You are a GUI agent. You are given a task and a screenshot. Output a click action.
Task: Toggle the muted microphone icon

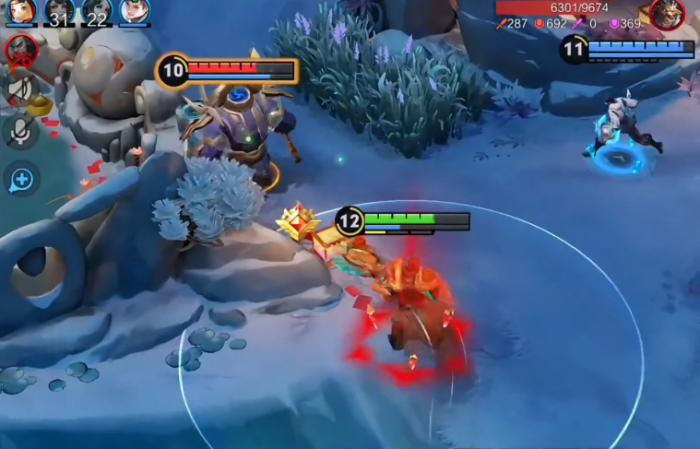pyautogui.click(x=21, y=132)
